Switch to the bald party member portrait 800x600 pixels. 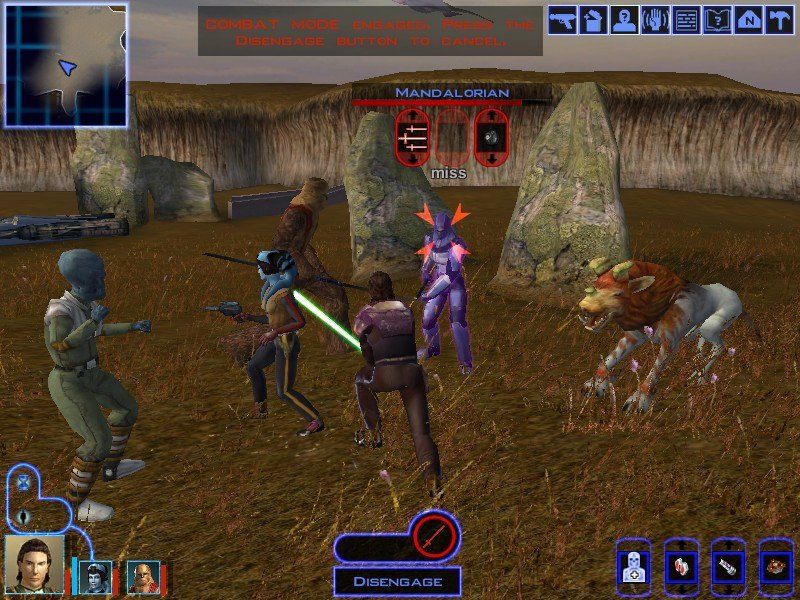pyautogui.click(x=143, y=576)
